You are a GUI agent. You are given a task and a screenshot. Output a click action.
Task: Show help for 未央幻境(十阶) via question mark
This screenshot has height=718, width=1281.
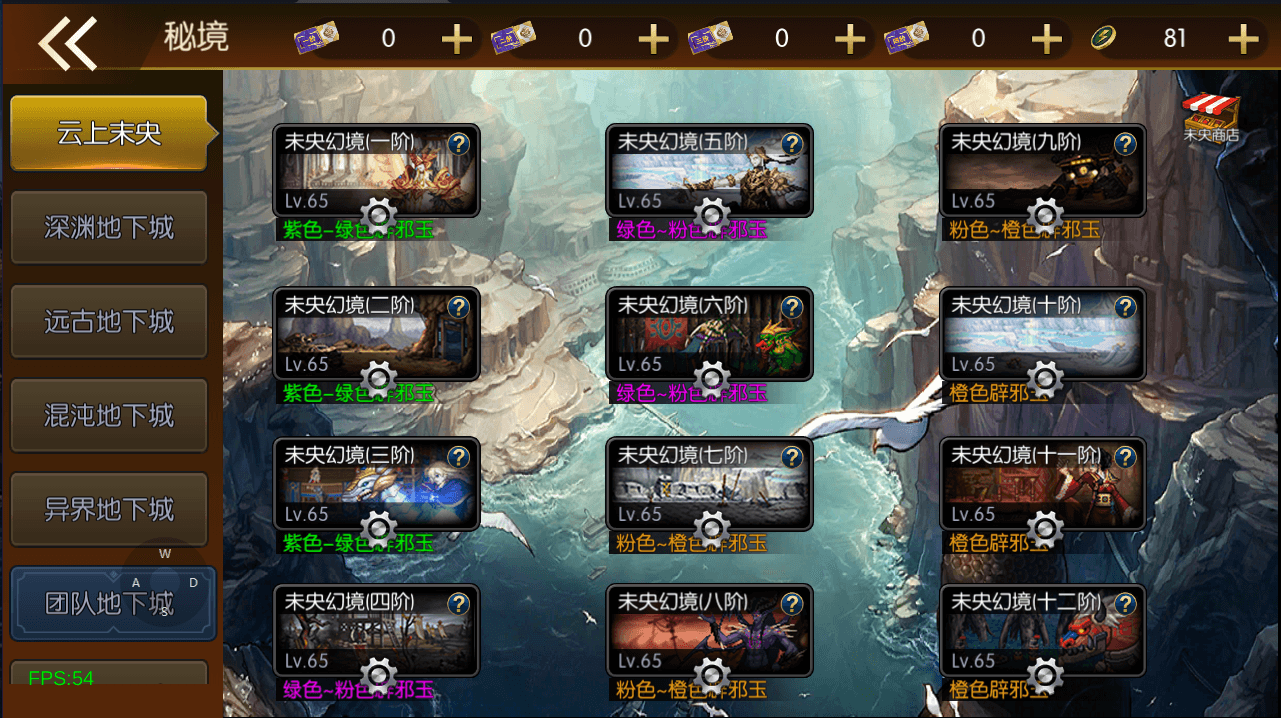pos(1125,307)
